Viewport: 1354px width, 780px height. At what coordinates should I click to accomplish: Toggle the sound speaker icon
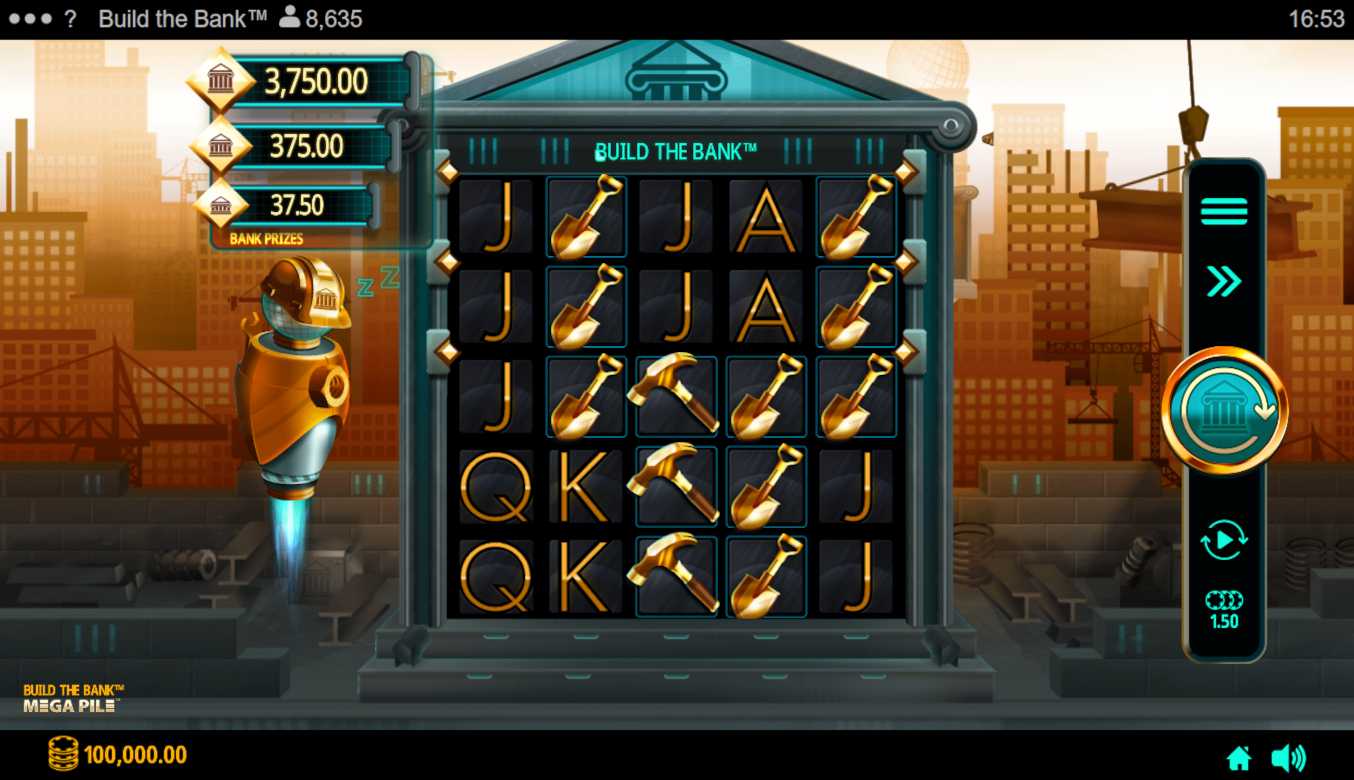click(1288, 758)
